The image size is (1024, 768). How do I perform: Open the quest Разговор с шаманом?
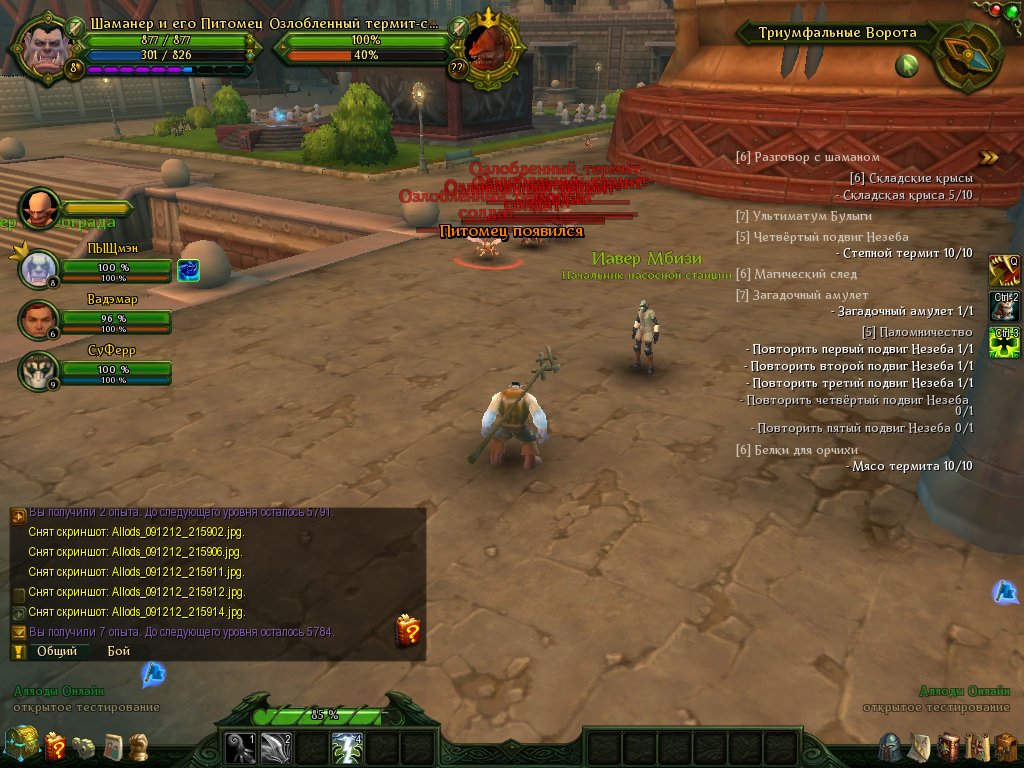[x=807, y=157]
